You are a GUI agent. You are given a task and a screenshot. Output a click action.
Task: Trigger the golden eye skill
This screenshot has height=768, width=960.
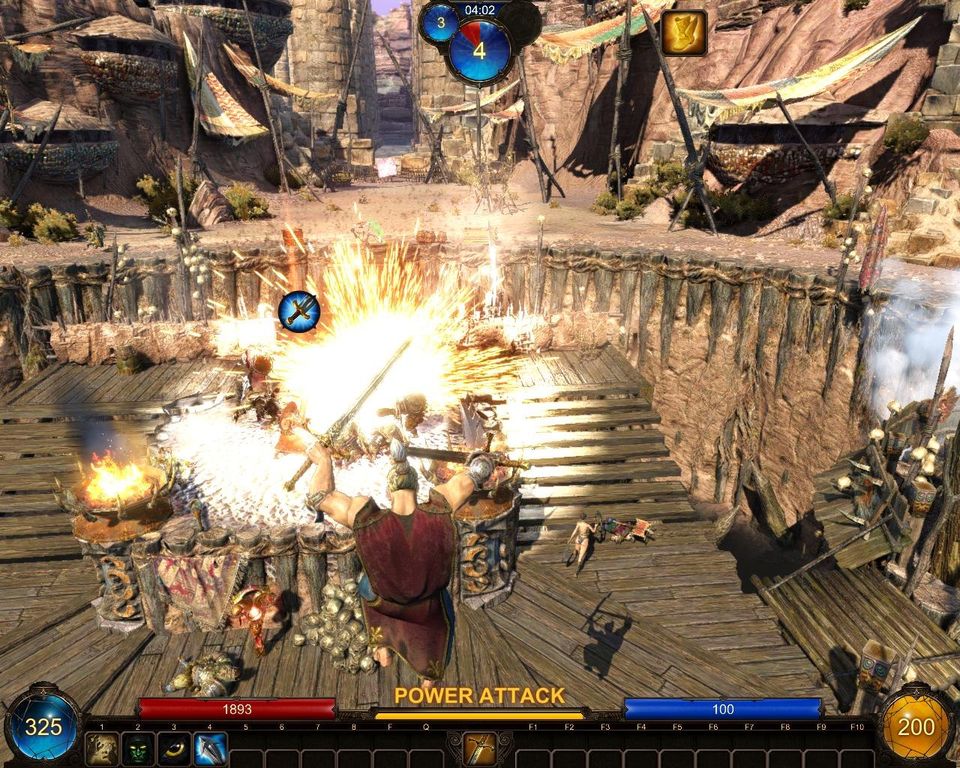click(x=174, y=748)
